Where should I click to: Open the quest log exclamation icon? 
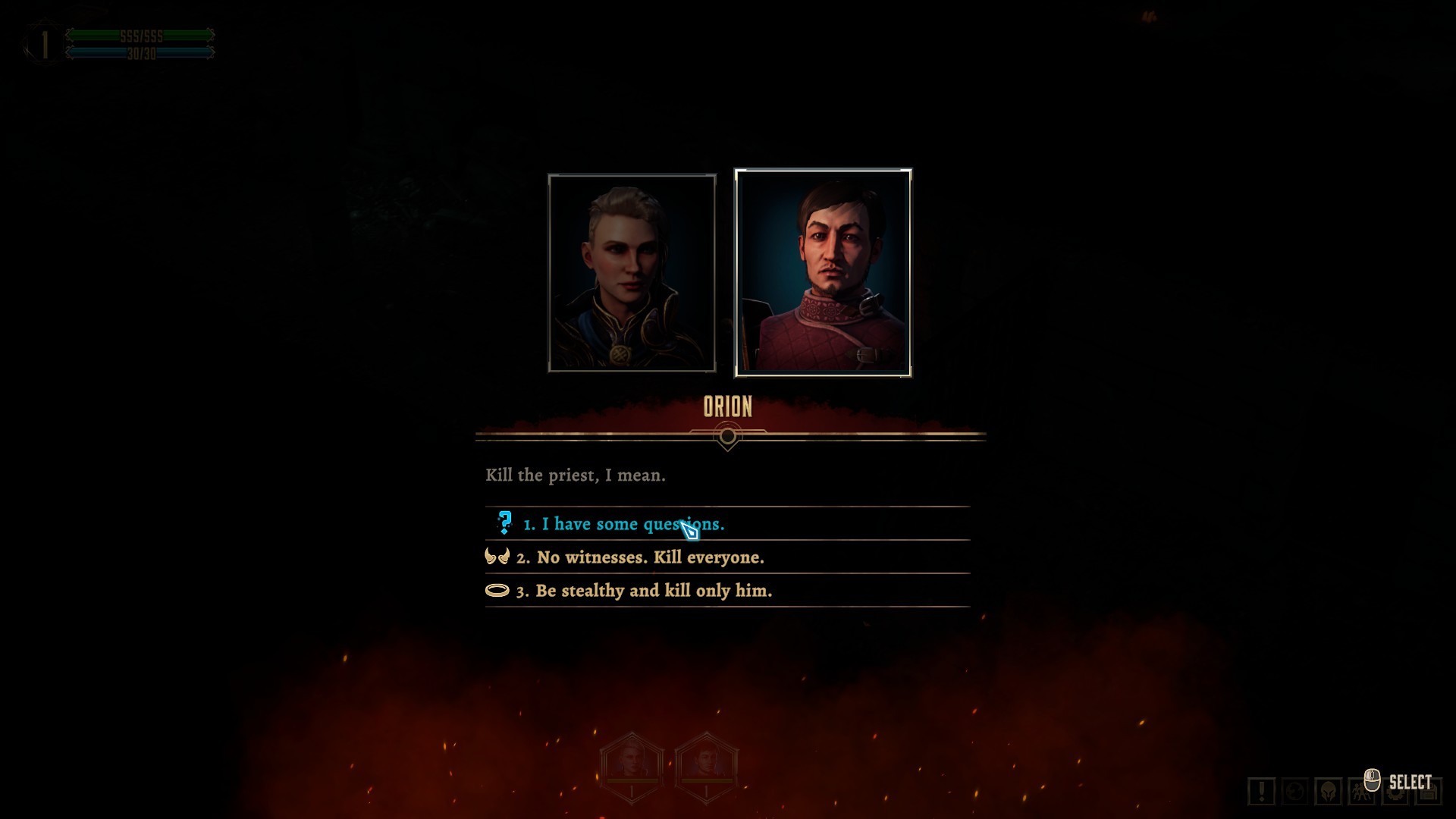(1261, 792)
